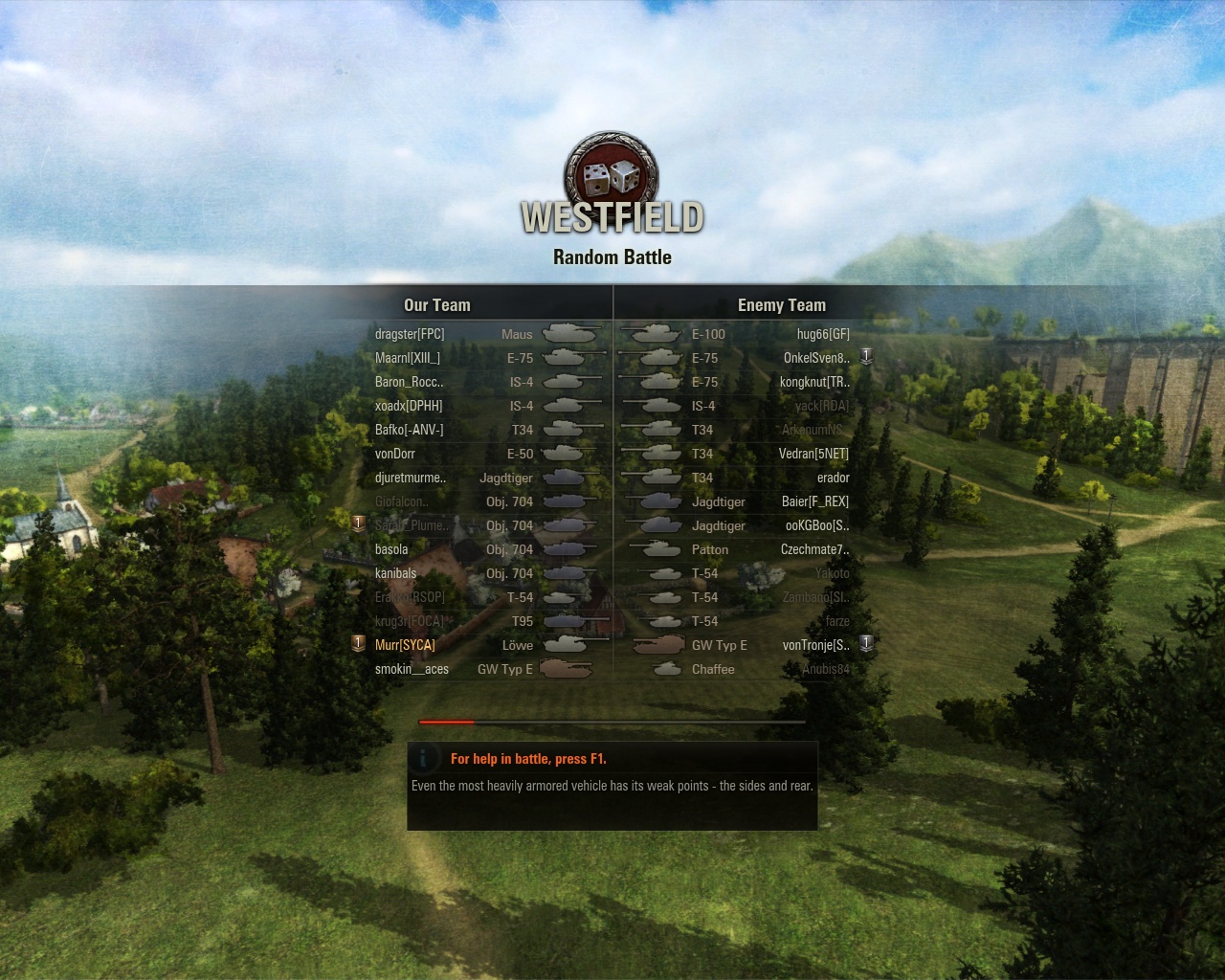Pick Bafko[-ANV-] from our team list
The width and height of the screenshot is (1225, 980).
[x=410, y=430]
